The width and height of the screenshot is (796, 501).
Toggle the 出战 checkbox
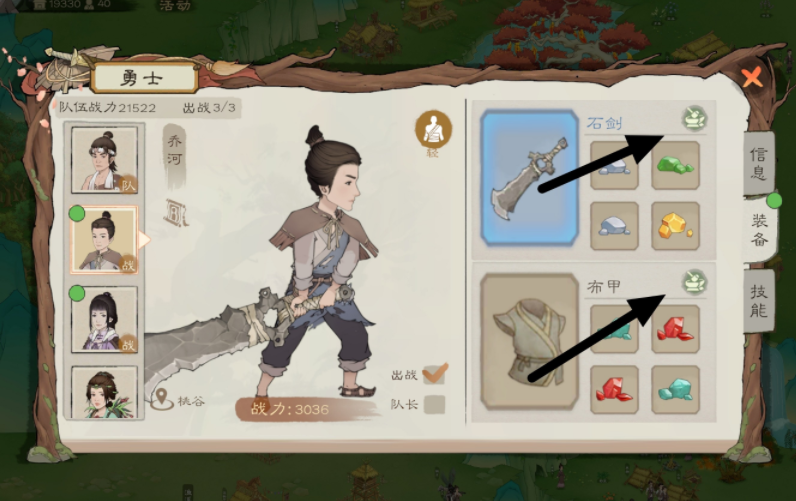434,374
